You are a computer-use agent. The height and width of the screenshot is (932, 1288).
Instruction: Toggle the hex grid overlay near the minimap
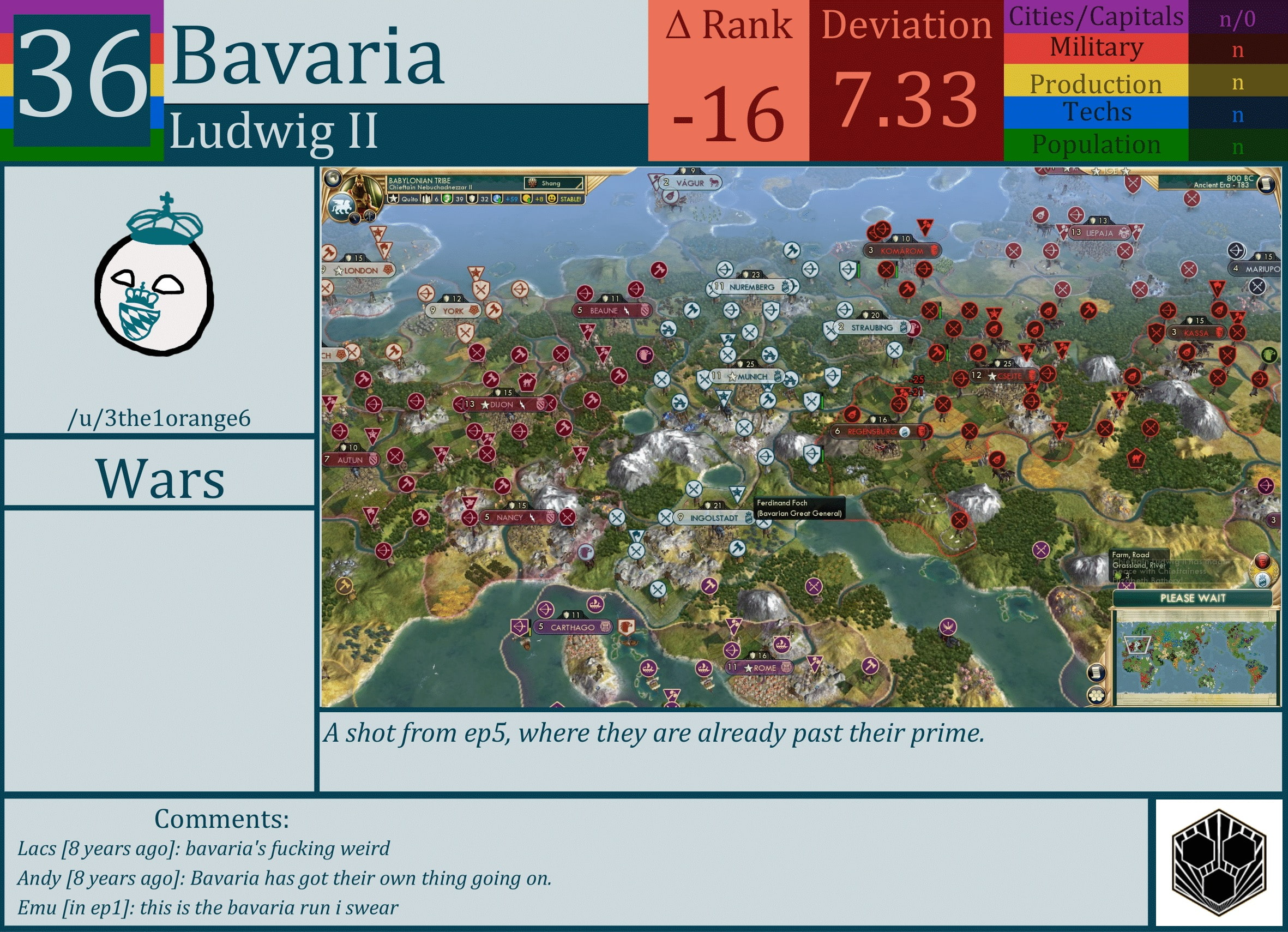(1097, 697)
